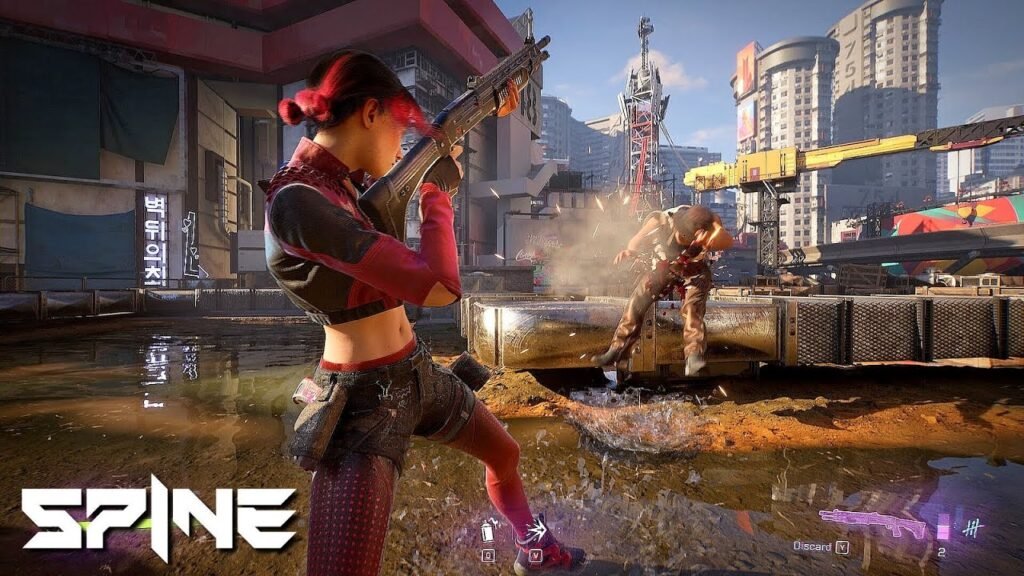Select the spray can ability icon
The width and height of the screenshot is (1024, 576).
click(x=488, y=530)
